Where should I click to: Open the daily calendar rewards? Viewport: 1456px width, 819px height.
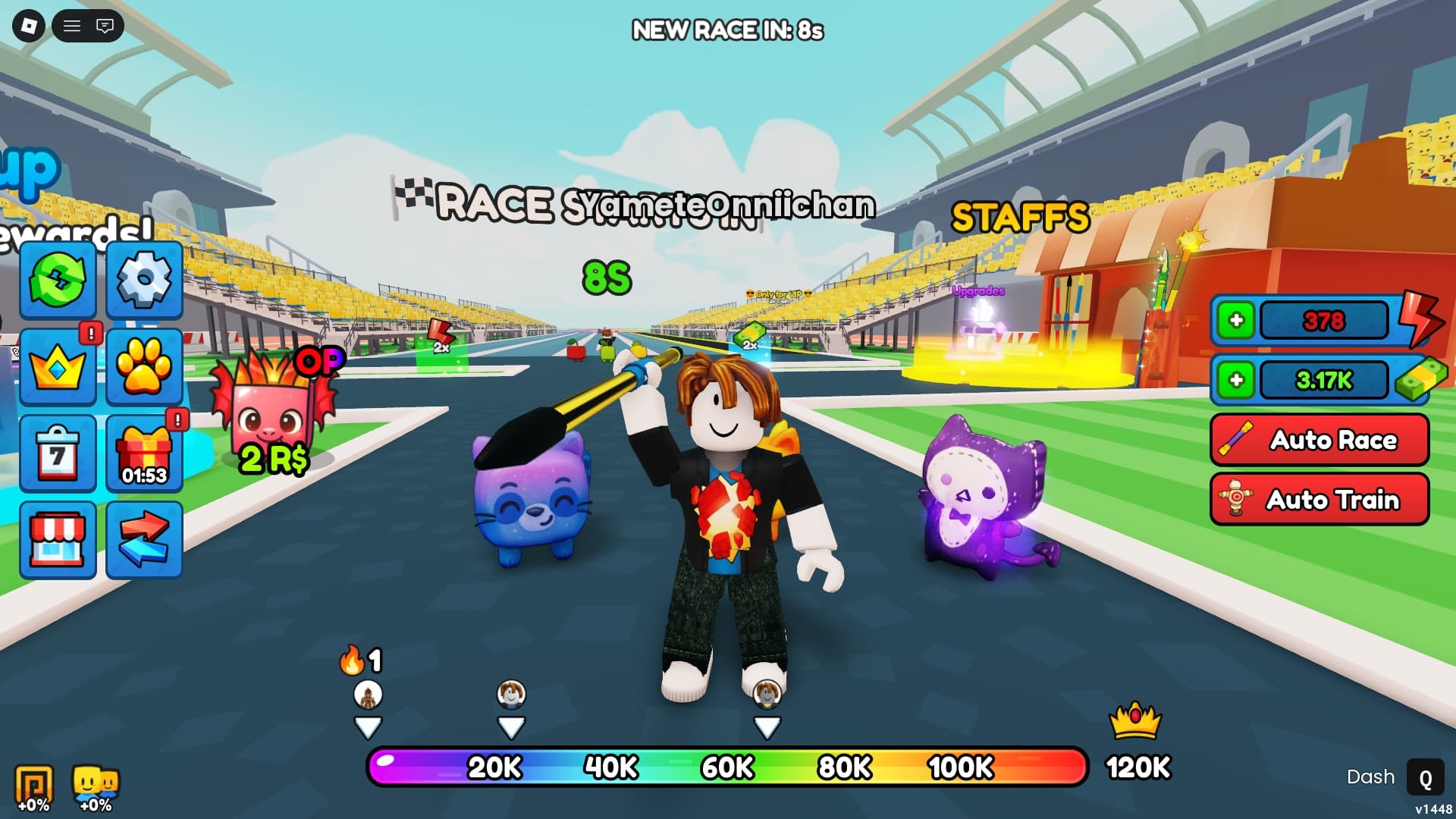click(58, 453)
